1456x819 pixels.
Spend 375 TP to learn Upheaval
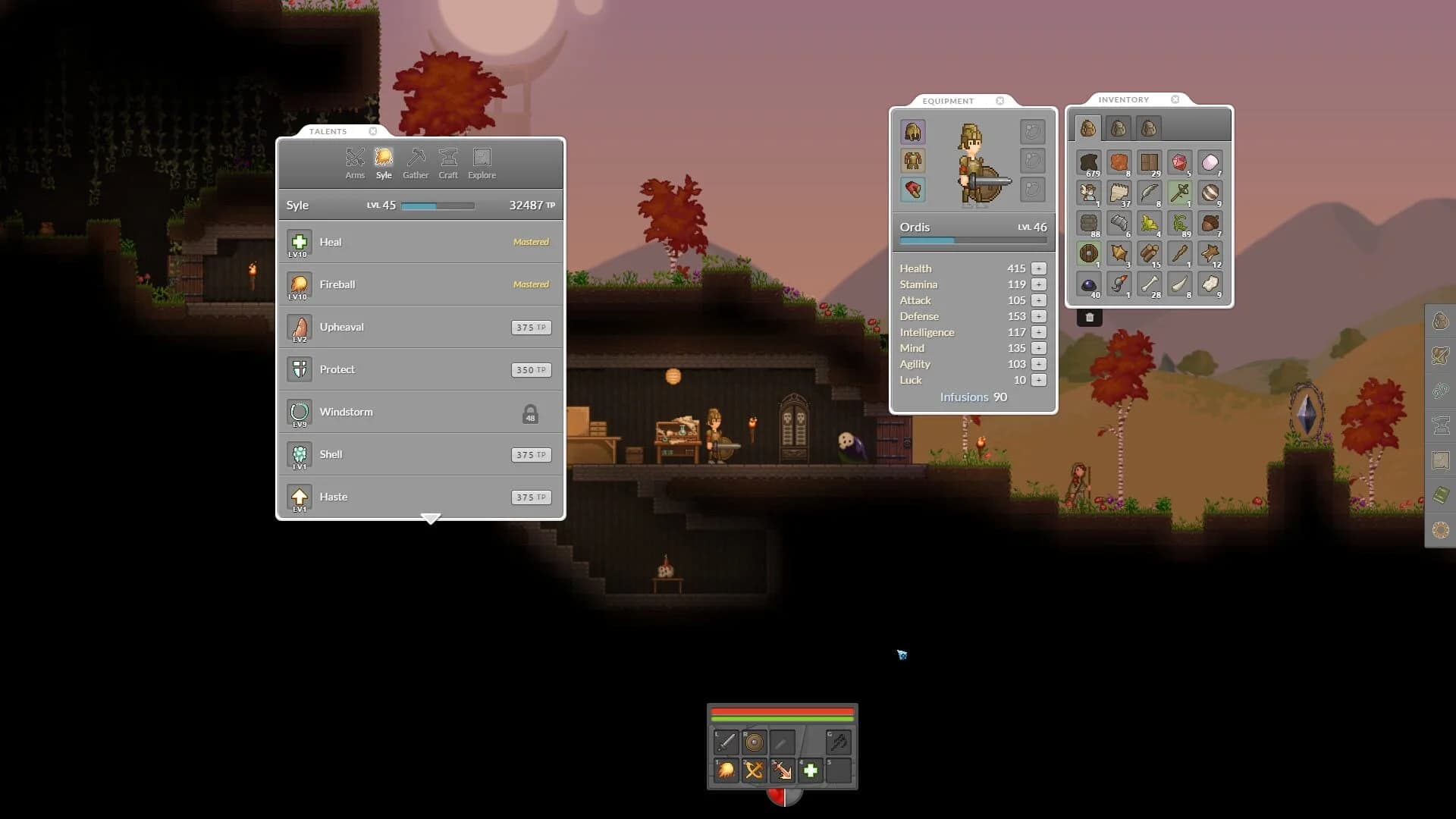point(530,327)
